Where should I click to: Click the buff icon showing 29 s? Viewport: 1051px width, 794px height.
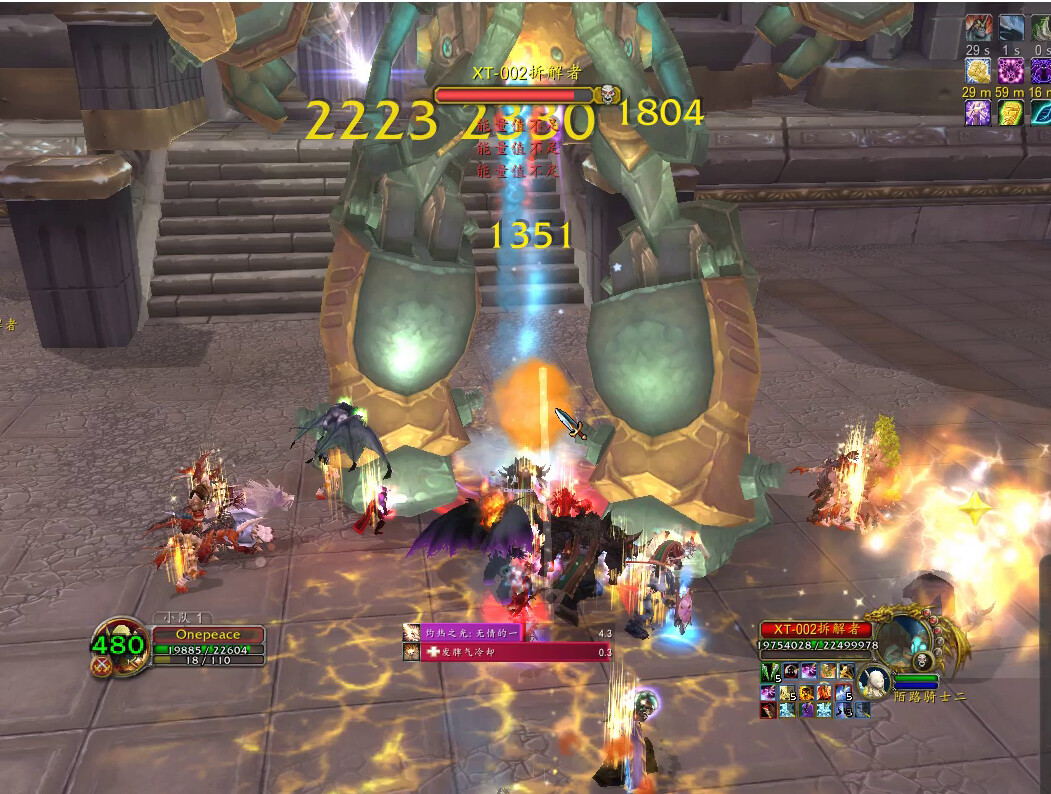pyautogui.click(x=977, y=28)
